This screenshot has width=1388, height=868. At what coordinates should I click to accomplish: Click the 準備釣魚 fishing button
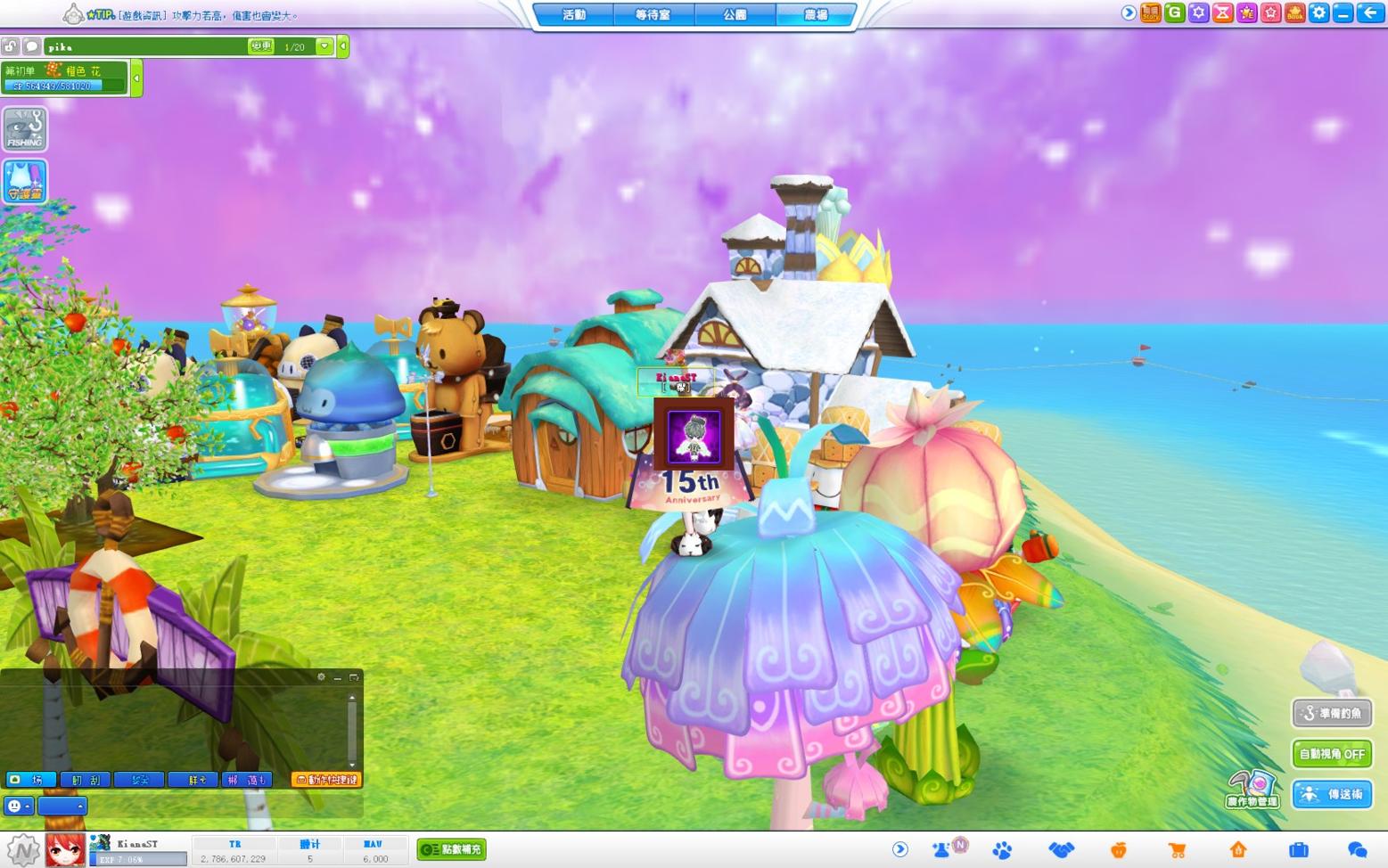[1332, 713]
